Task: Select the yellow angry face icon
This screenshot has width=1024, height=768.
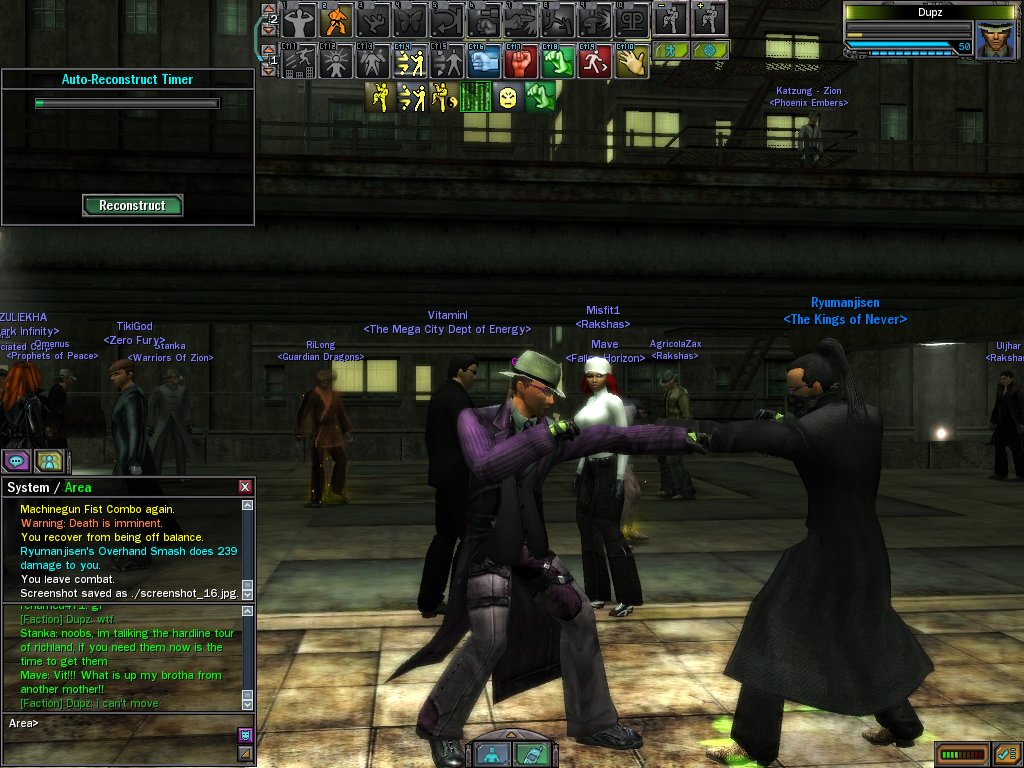Action: click(508, 97)
